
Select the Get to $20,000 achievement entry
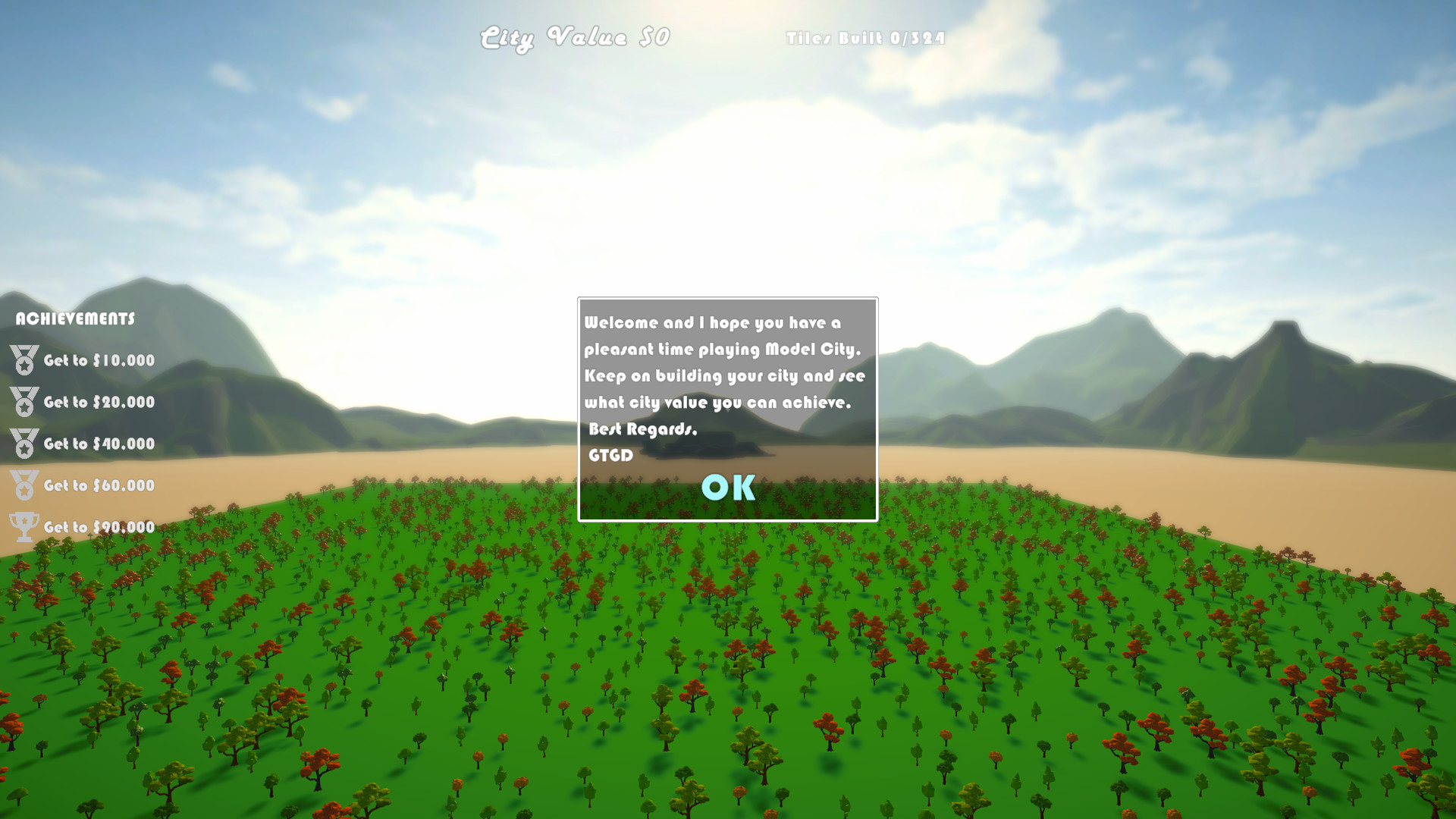pyautogui.click(x=99, y=403)
